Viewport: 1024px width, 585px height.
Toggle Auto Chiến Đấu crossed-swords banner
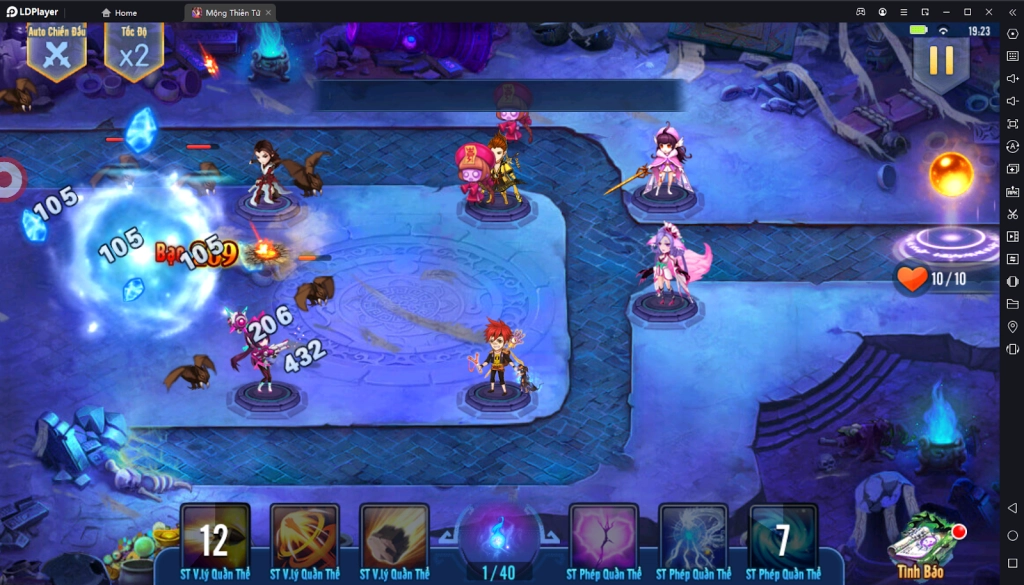point(56,50)
